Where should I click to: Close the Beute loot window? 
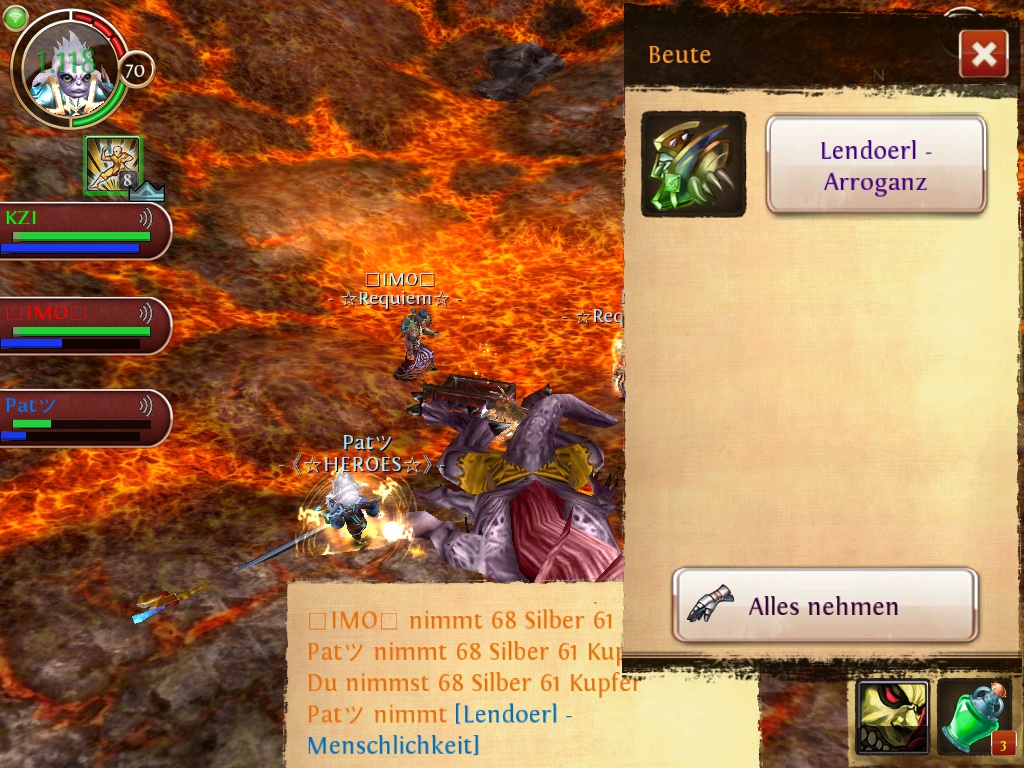click(x=983, y=54)
